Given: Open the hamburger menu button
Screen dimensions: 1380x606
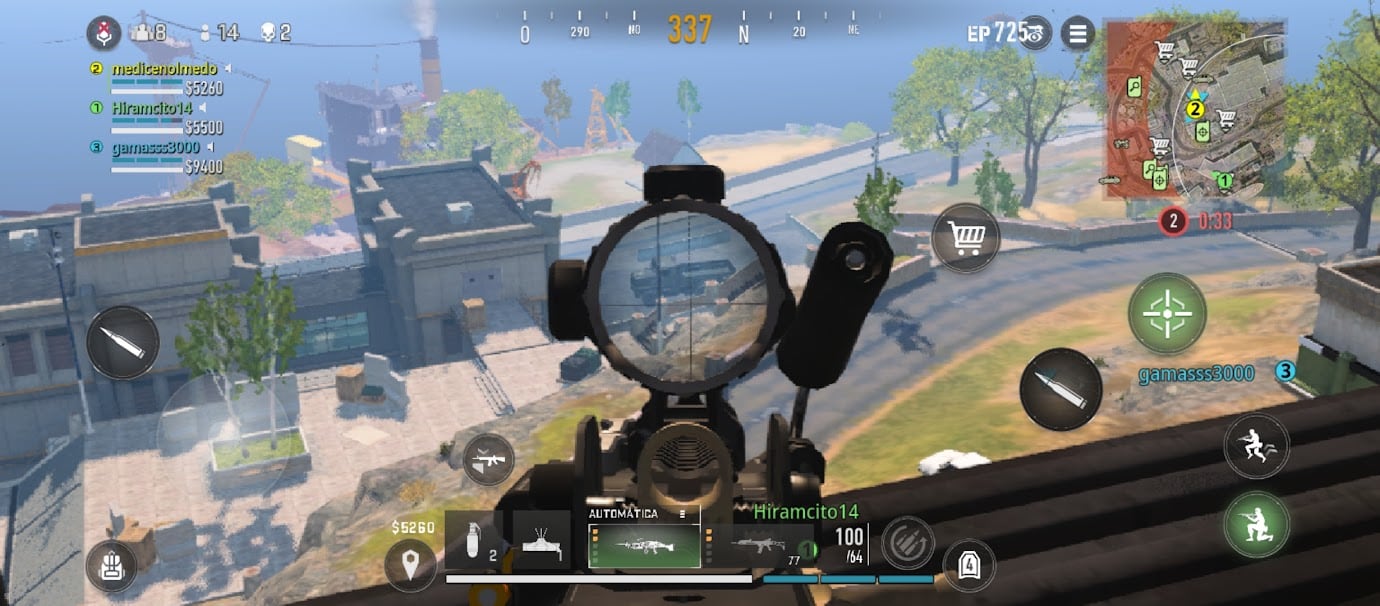Looking at the screenshot, I should pyautogui.click(x=1077, y=34).
